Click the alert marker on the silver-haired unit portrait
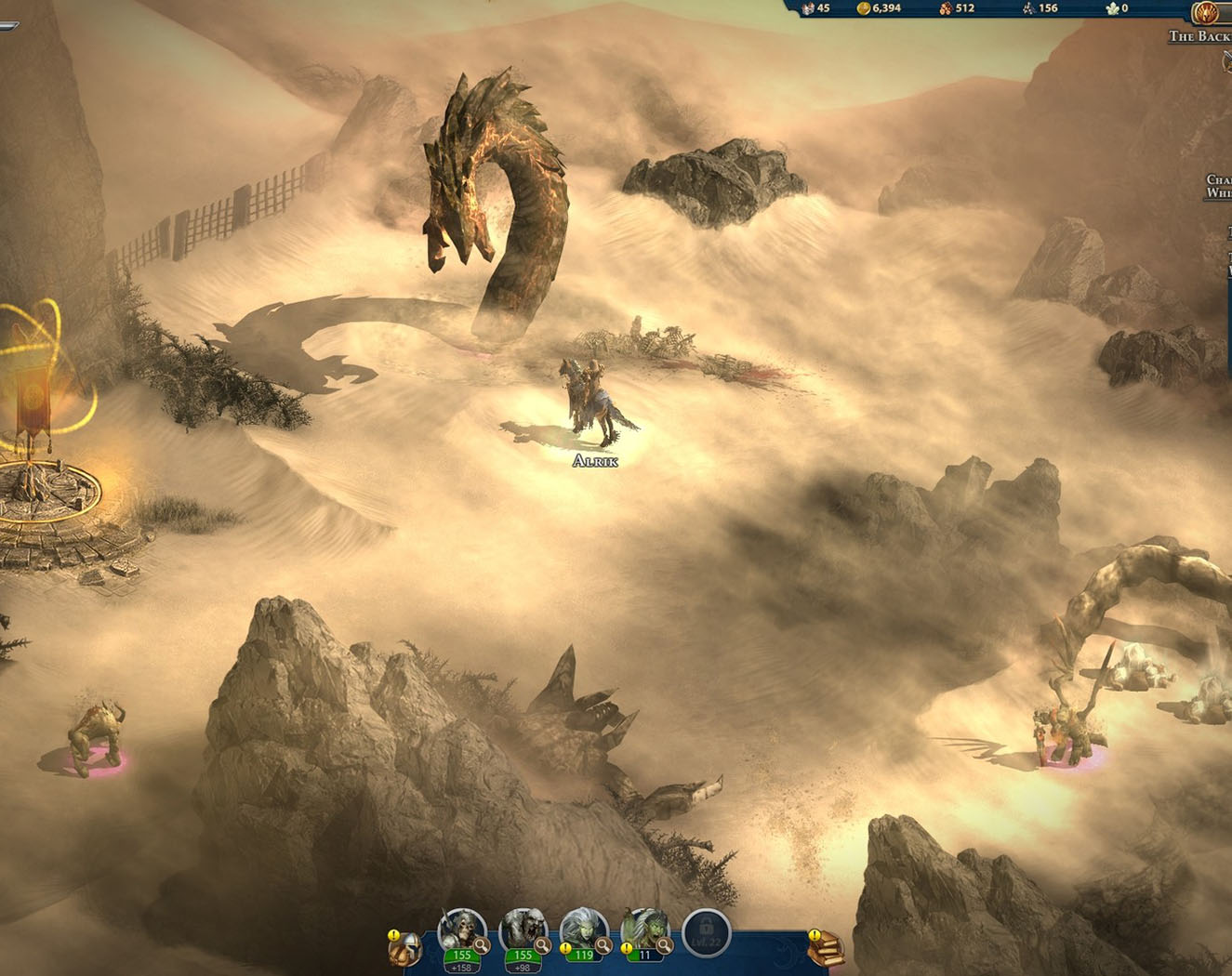Viewport: 1232px width, 976px height. tap(564, 948)
